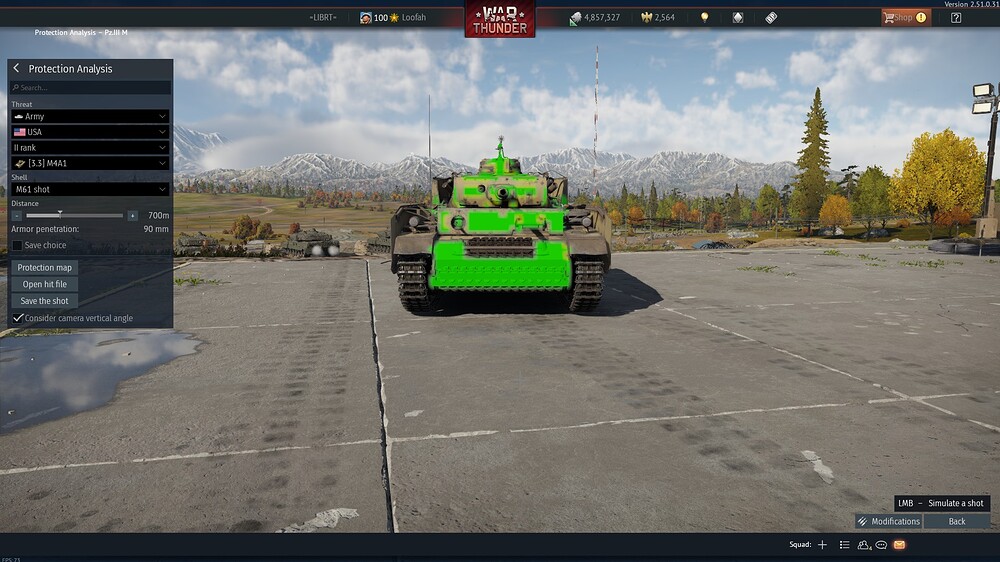
Task: Show the Protection map
Action: point(45,267)
